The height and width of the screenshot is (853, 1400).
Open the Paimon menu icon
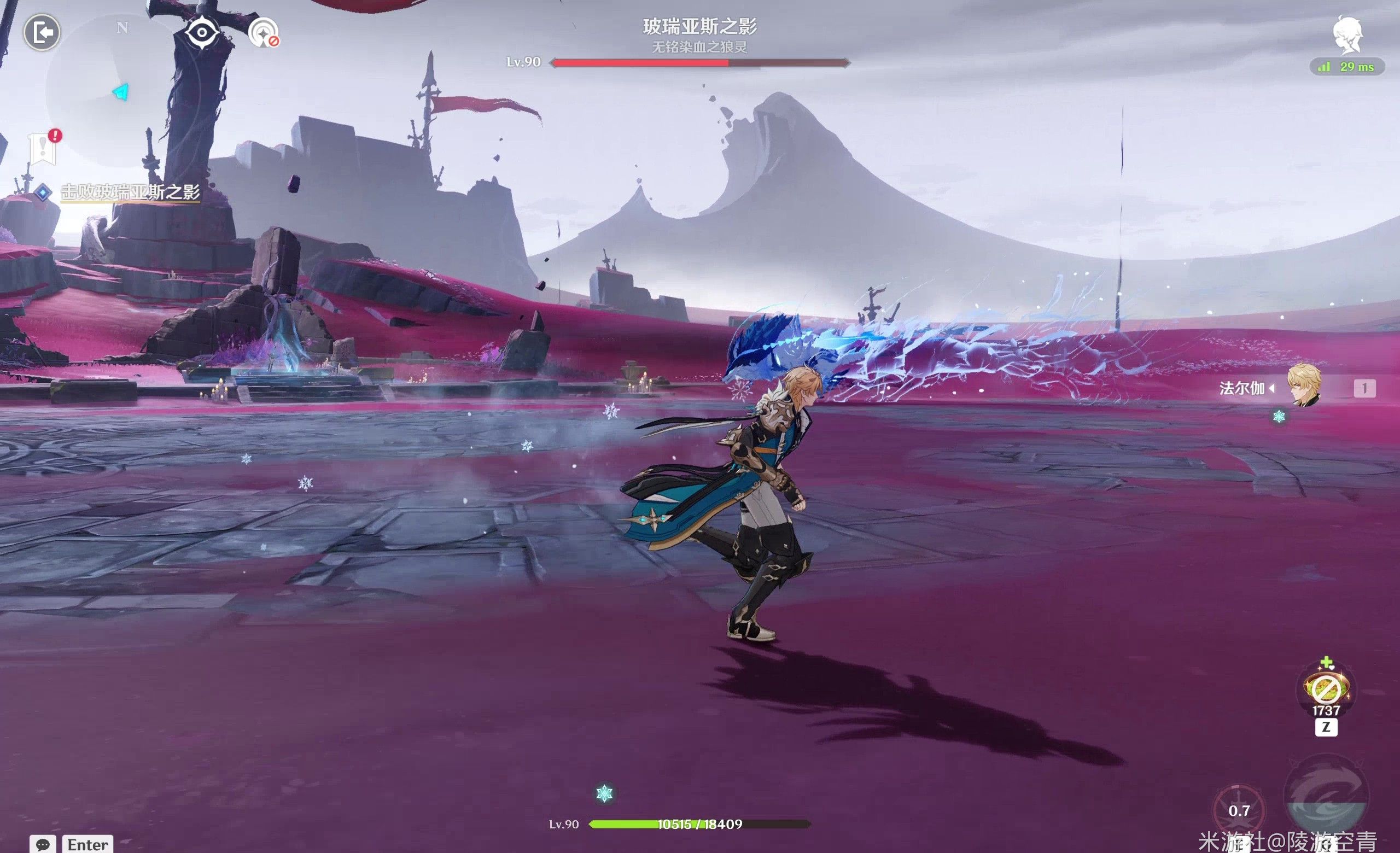point(1347,35)
